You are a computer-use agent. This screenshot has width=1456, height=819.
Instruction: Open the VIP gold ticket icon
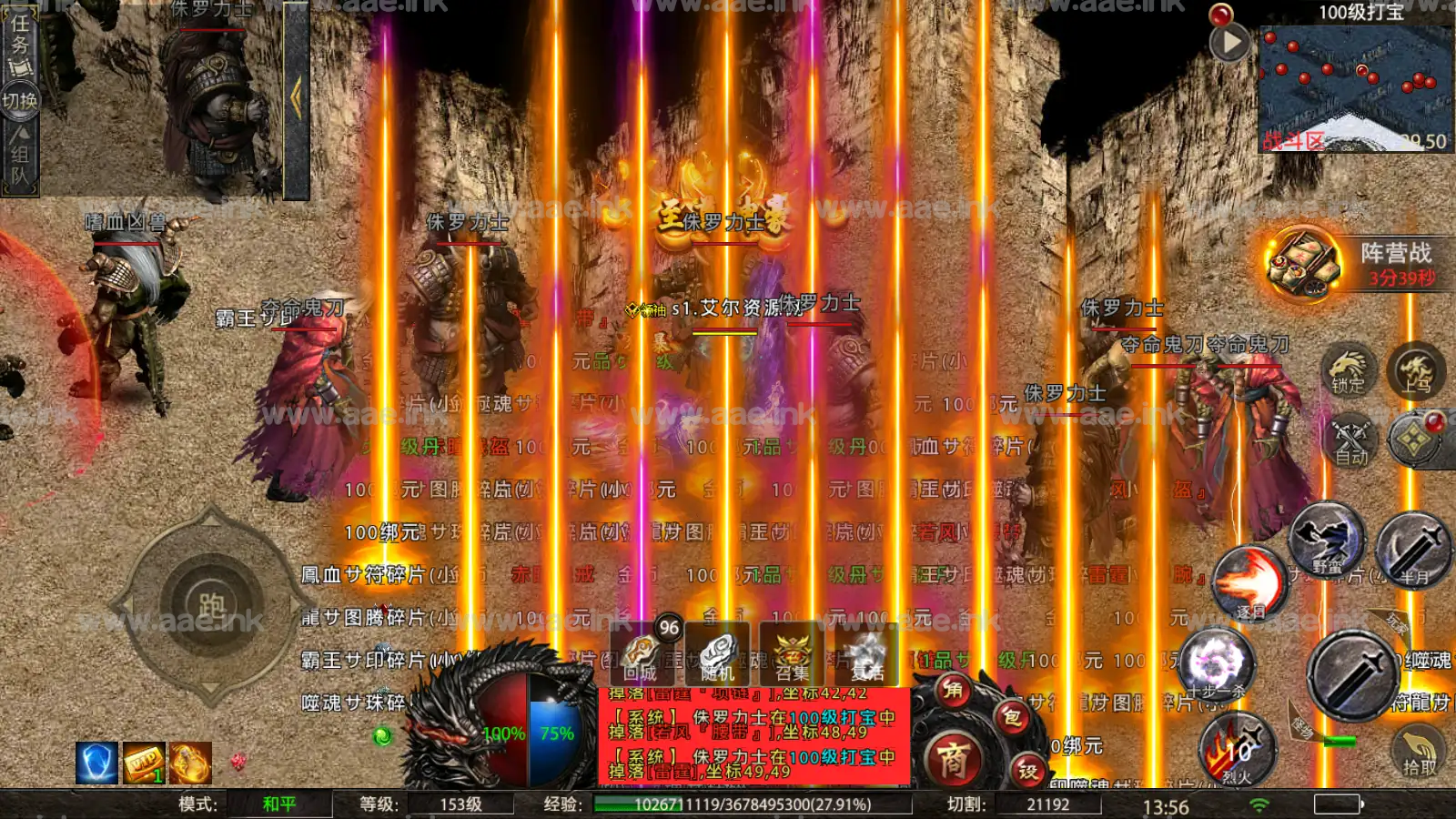[x=144, y=763]
